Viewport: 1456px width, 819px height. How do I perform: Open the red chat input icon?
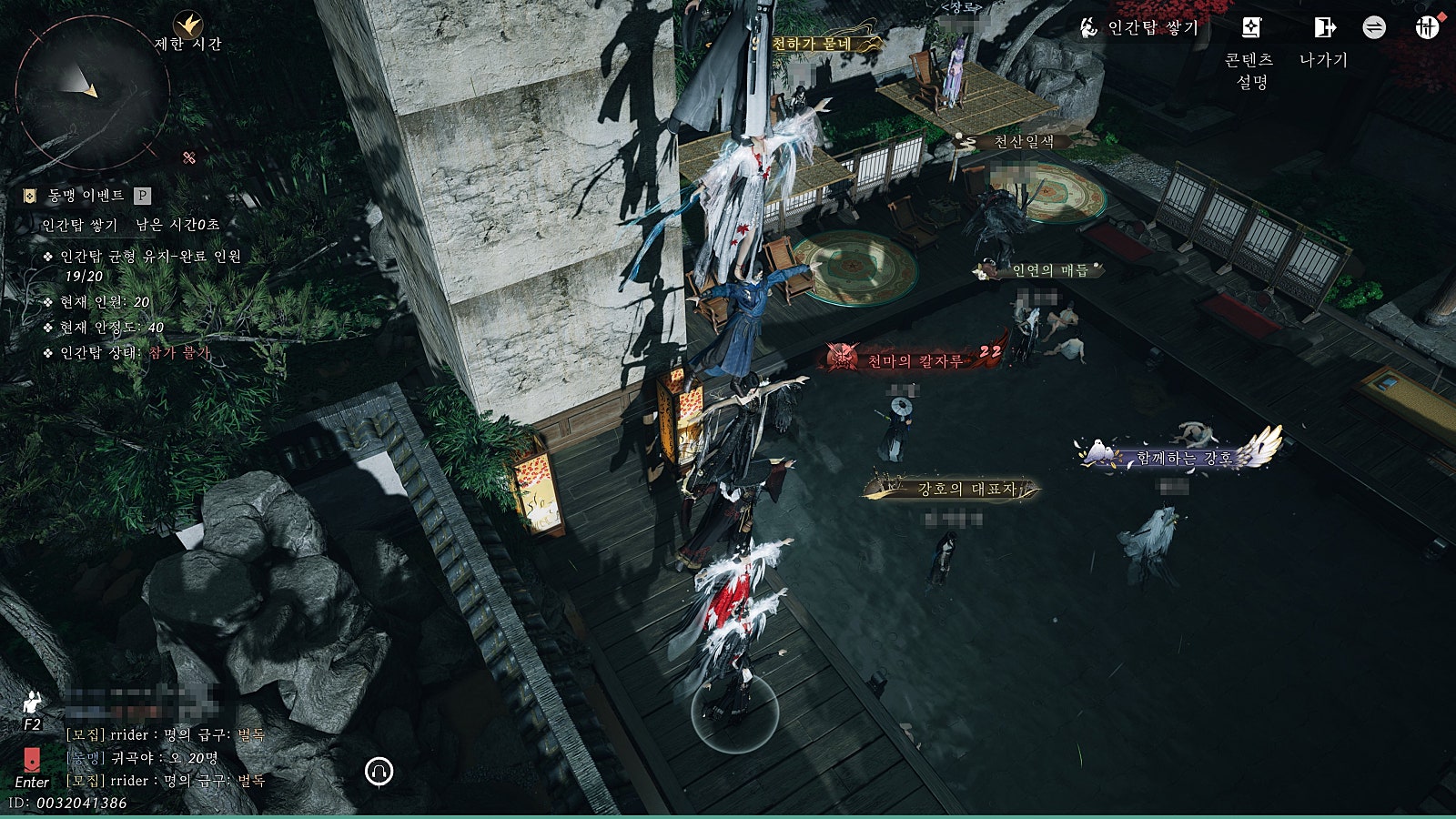32,759
